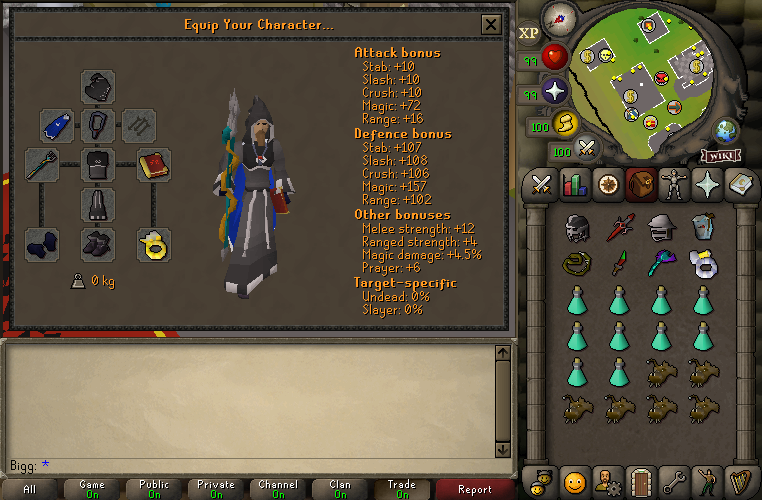Switch to the Combat Options tab
This screenshot has height=500, width=762.
click(x=543, y=185)
